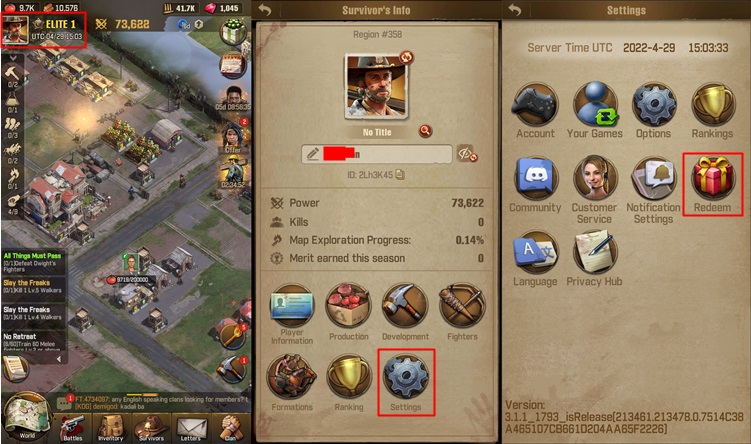This screenshot has width=751, height=444.
Task: Click the player avatar in the HUD
Action: pyautogui.click(x=15, y=28)
